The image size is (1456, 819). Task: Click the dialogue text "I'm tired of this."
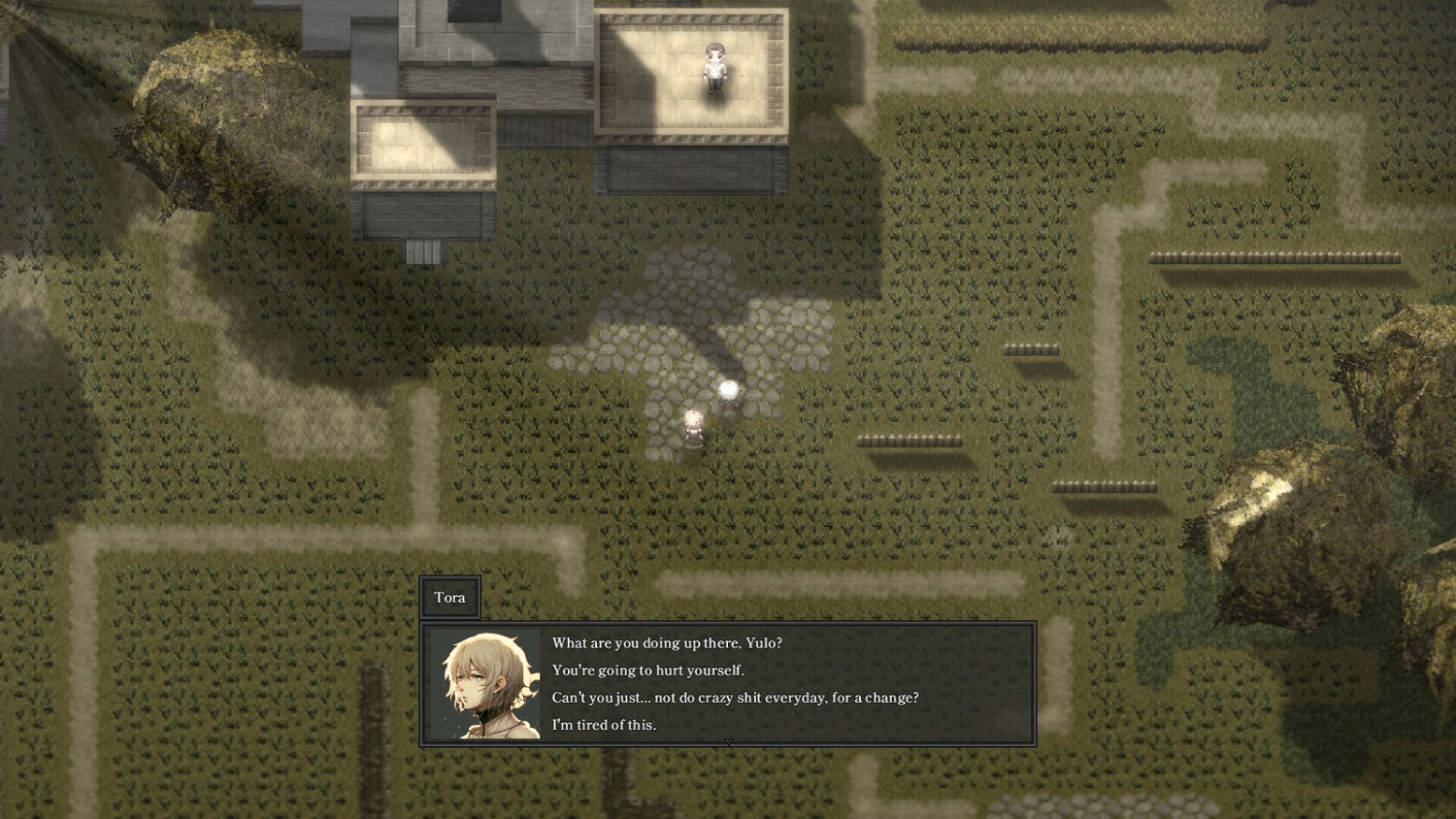tap(604, 724)
